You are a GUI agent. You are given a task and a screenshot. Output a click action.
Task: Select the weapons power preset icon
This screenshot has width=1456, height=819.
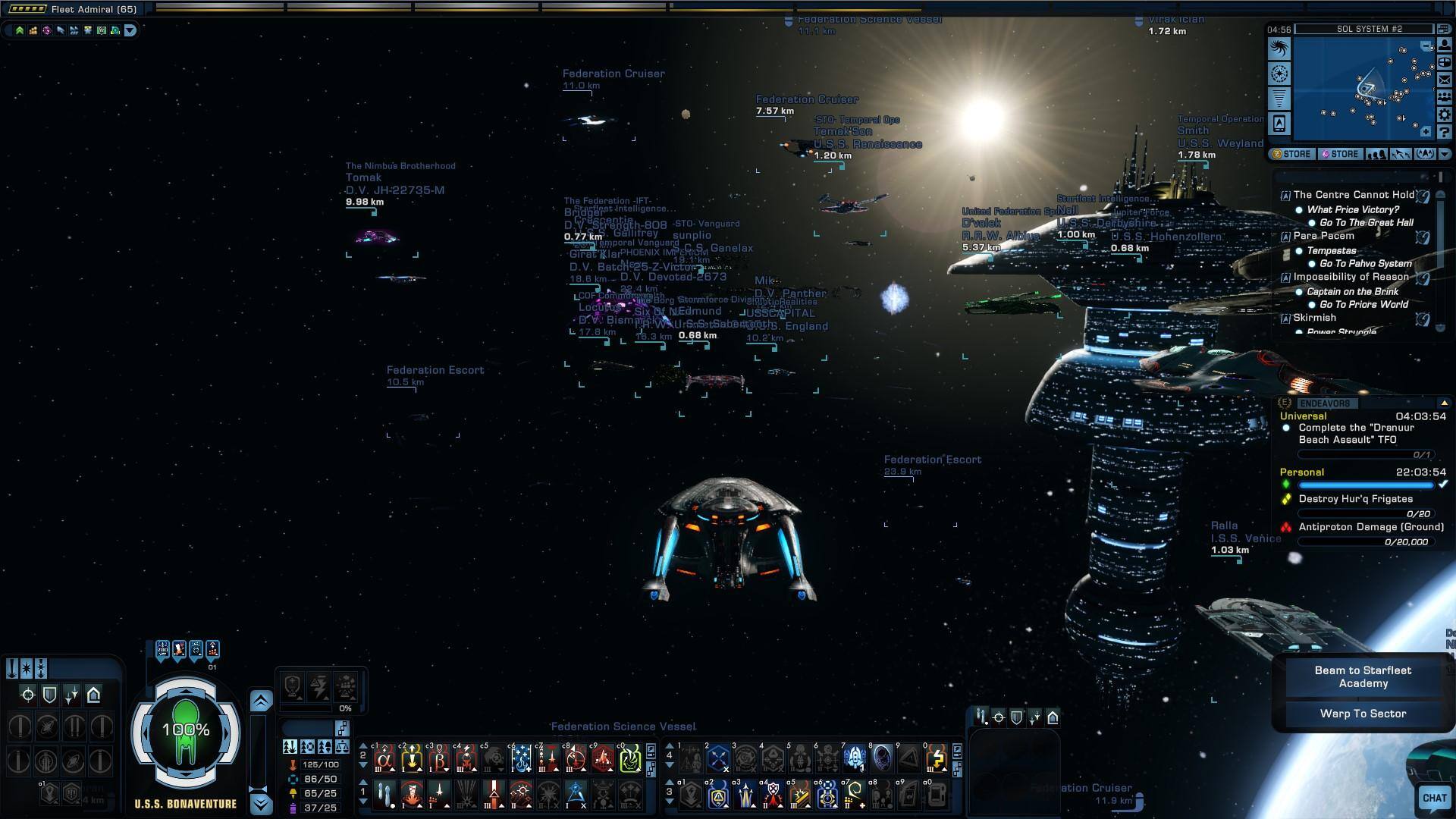(x=290, y=747)
